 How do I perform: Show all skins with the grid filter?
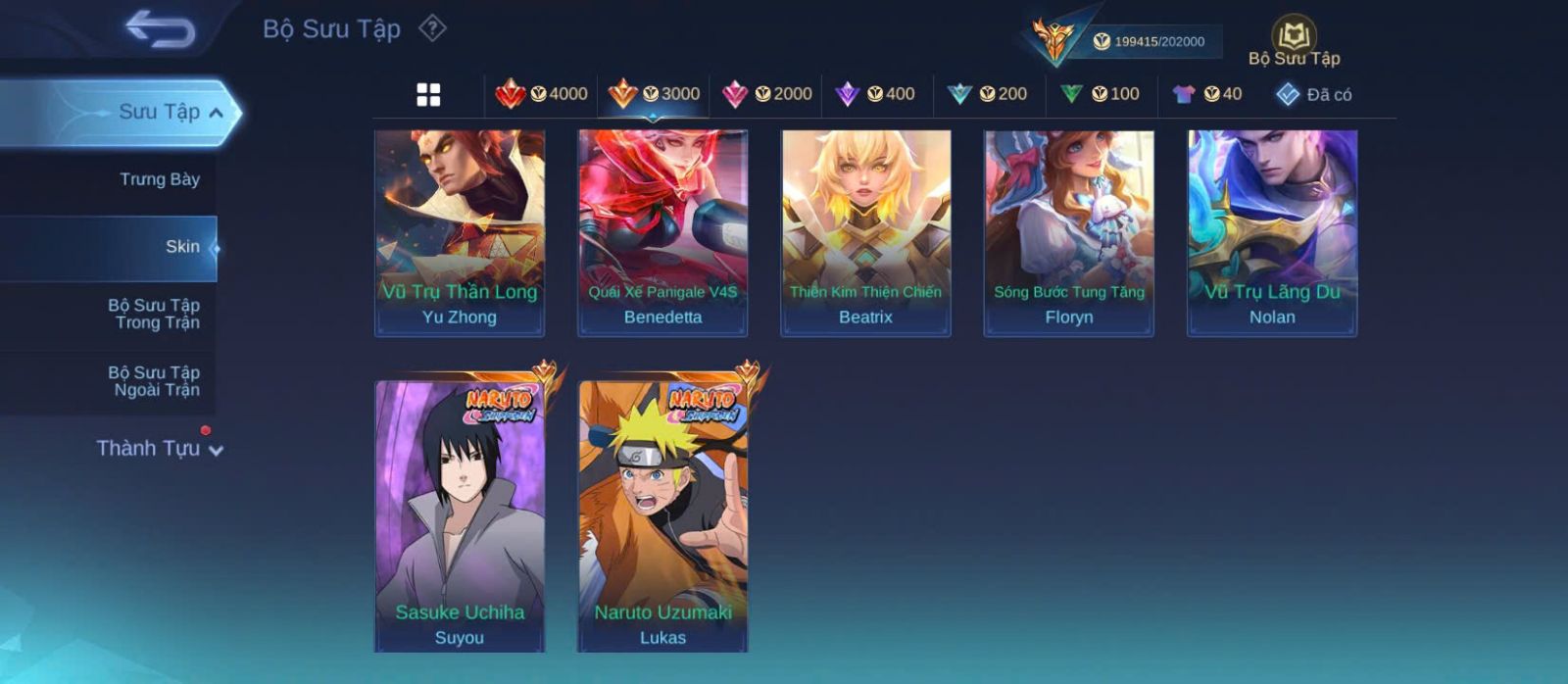coord(428,94)
